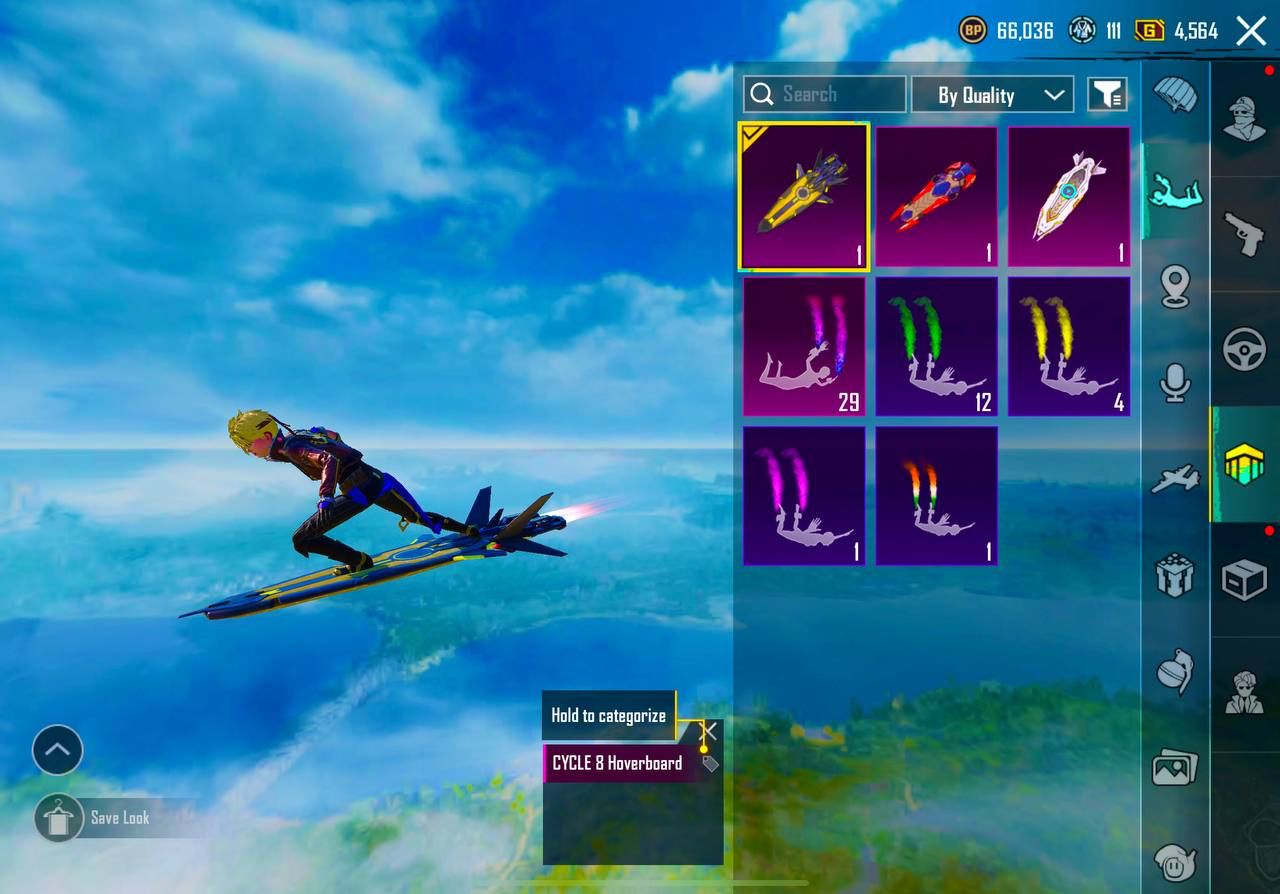Close the inventory screen
The height and width of the screenshot is (894, 1280).
tap(1251, 31)
